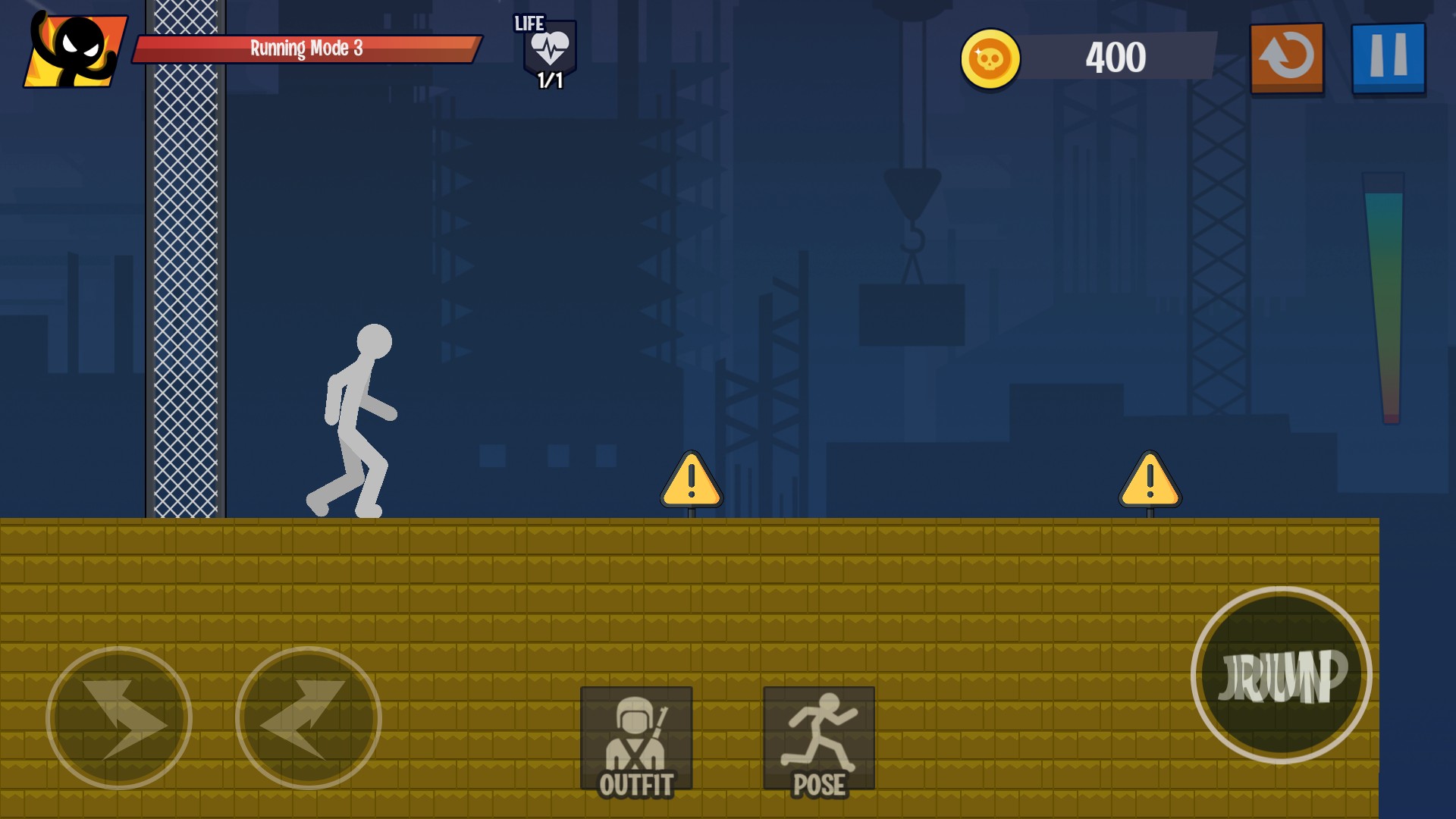Viewport: 1456px width, 819px height.
Task: Tap the right-pointing arrow move button
Action: (119, 717)
